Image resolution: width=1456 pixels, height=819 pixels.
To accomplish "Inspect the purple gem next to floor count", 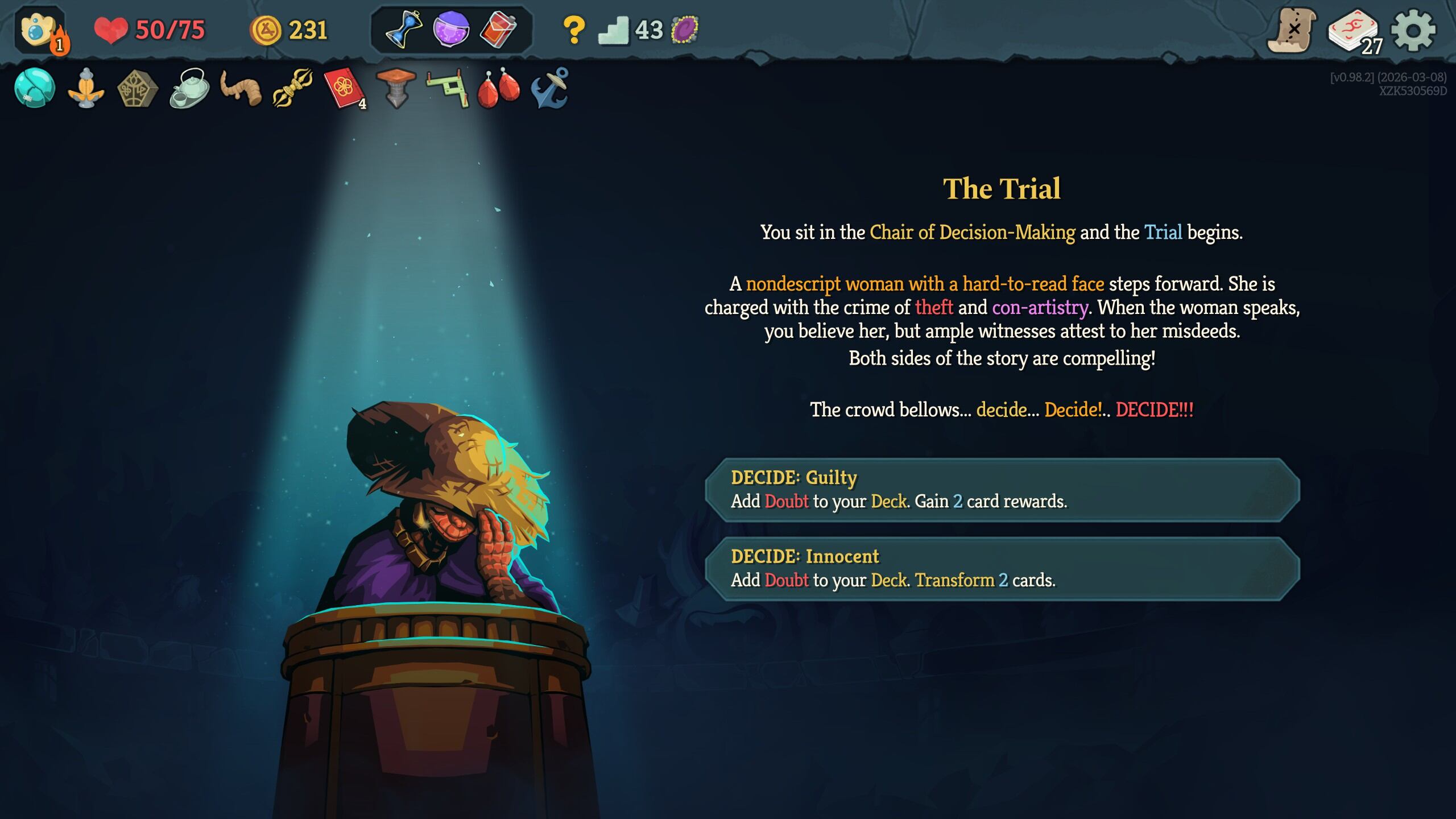I will pos(685,30).
